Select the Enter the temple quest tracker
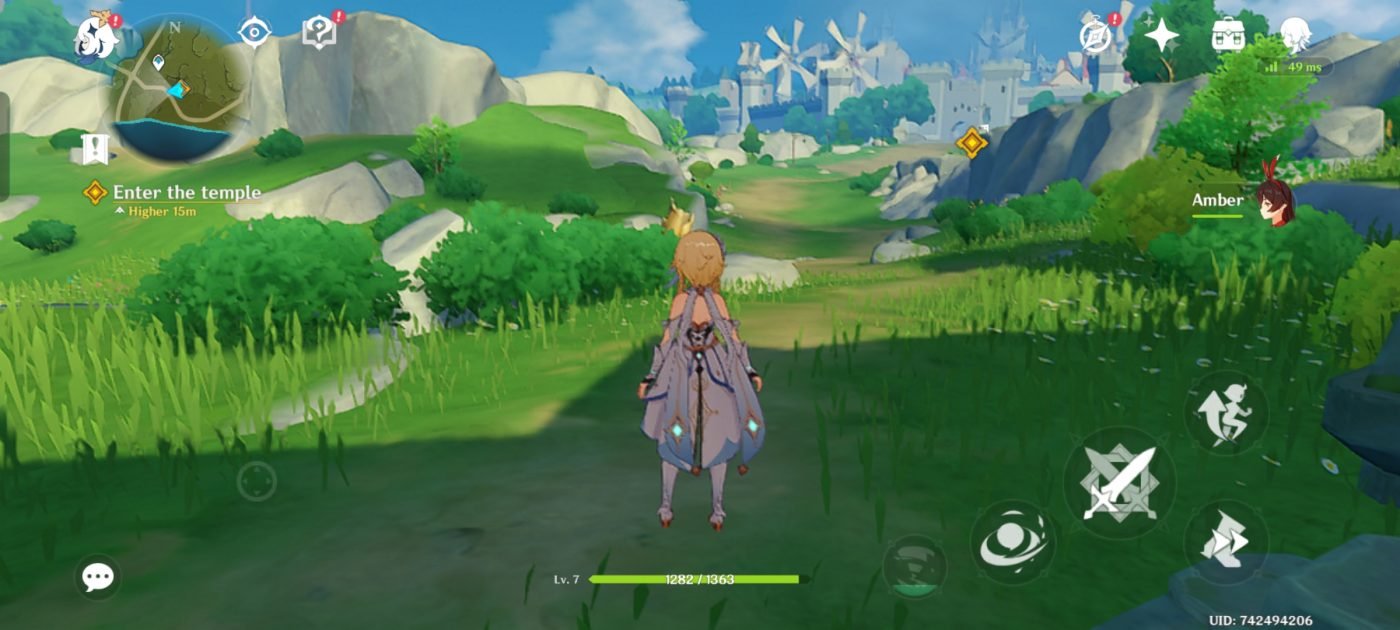This screenshot has height=630, width=1400. [x=186, y=193]
